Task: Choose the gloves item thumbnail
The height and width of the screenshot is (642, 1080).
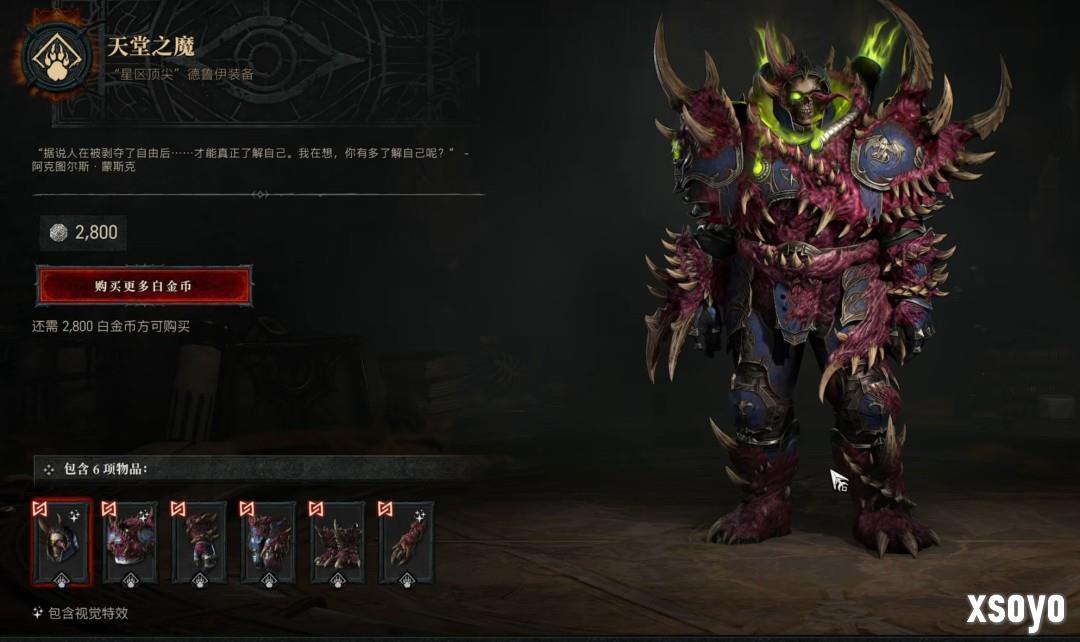Action: [200, 542]
